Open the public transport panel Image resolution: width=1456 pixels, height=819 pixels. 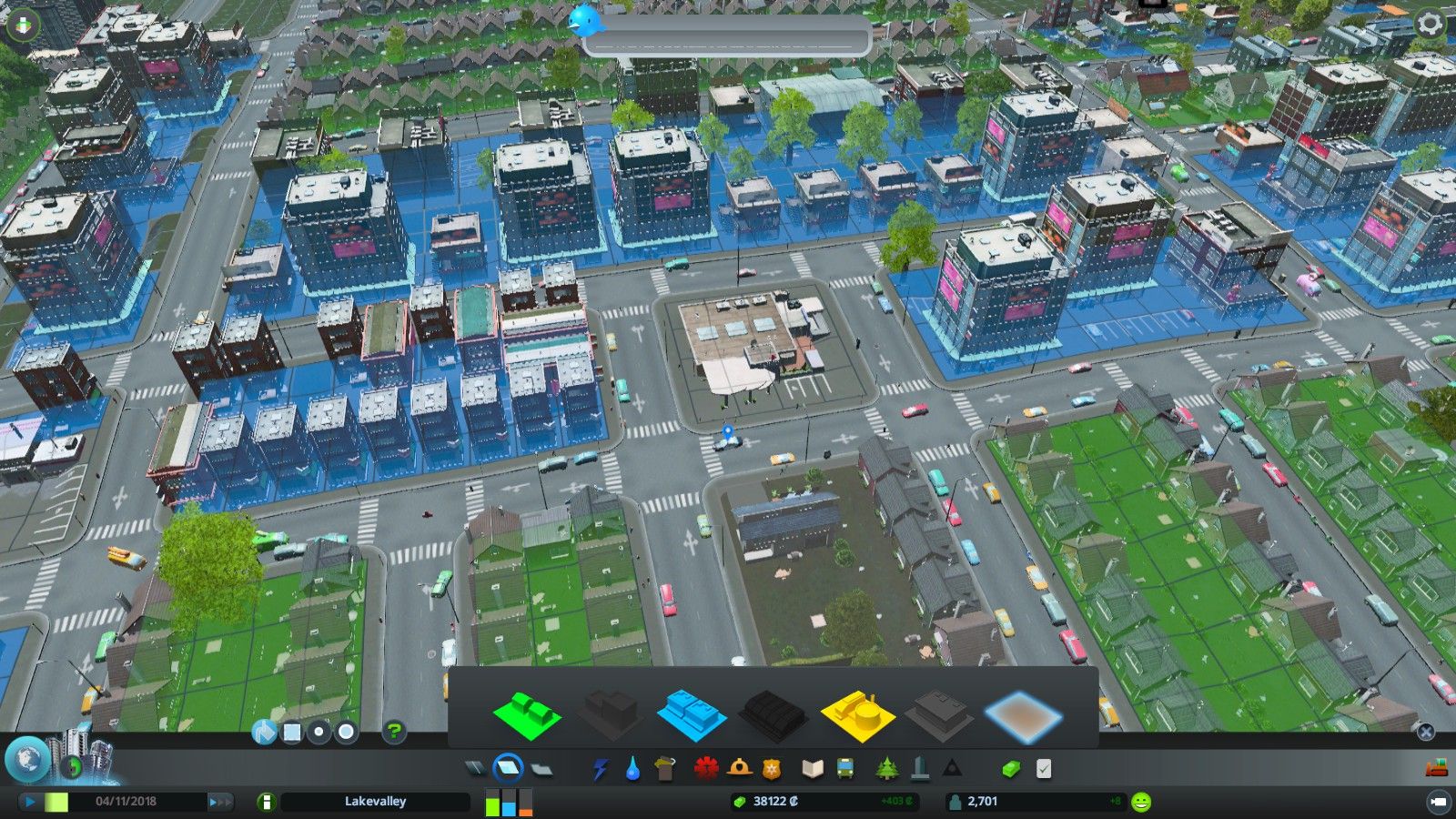844,767
